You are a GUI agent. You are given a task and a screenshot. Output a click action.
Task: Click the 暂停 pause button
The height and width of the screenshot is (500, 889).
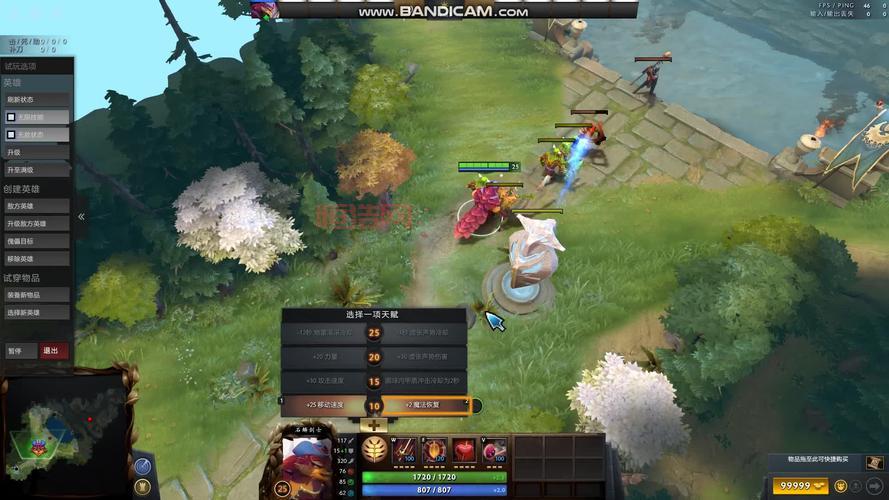point(19,351)
